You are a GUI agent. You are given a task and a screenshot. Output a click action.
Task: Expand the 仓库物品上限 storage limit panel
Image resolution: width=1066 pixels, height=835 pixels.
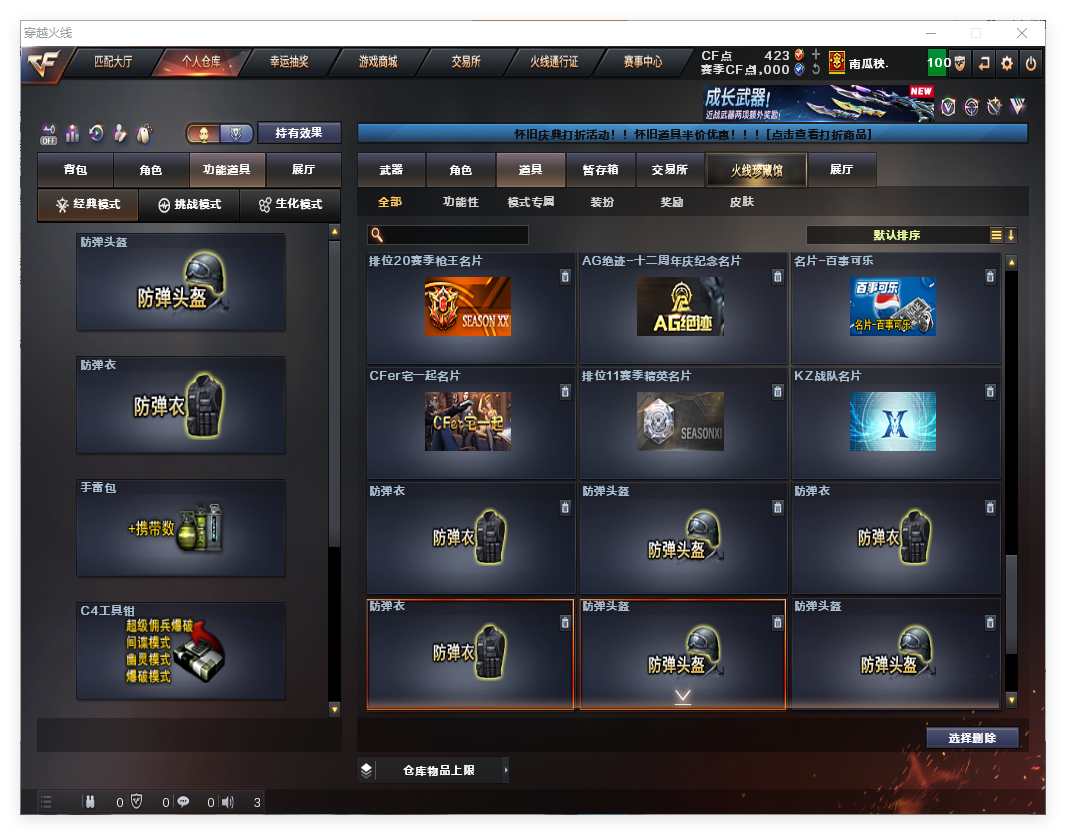tap(438, 770)
